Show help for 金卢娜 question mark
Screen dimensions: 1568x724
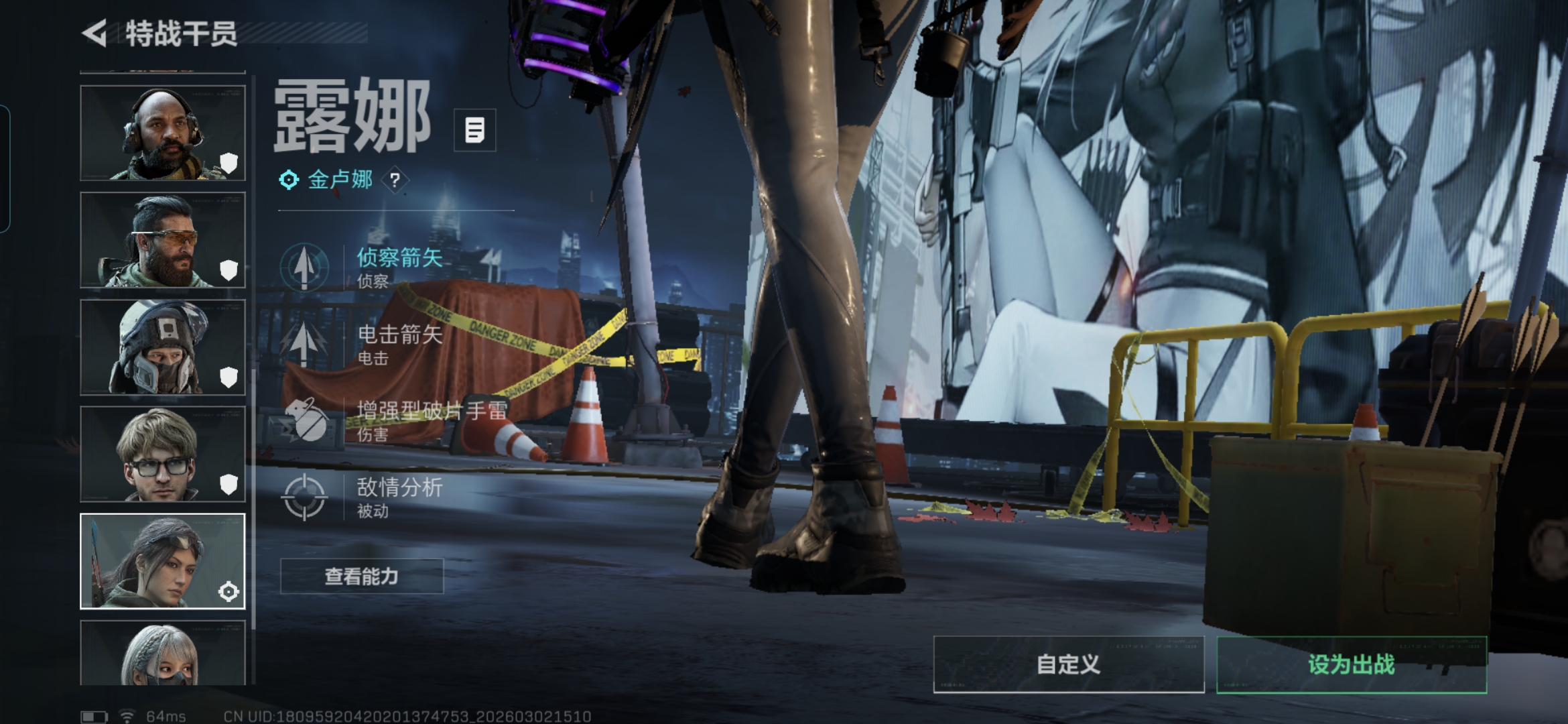(x=395, y=180)
